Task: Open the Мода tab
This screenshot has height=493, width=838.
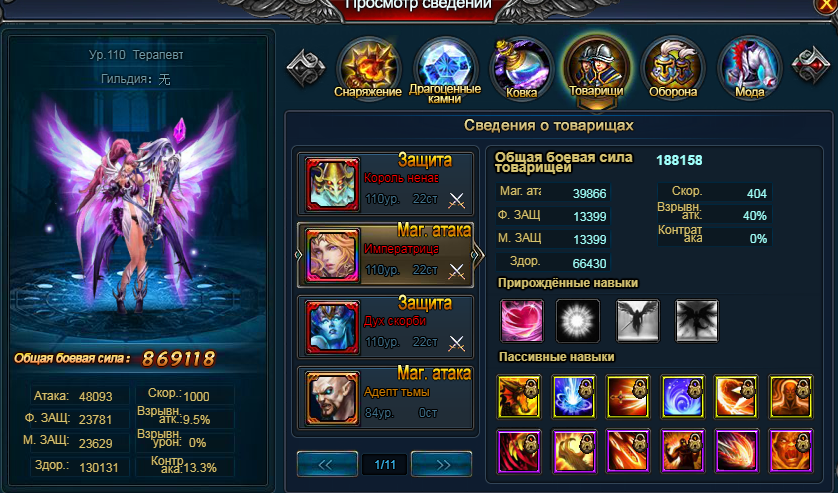Action: (x=749, y=66)
